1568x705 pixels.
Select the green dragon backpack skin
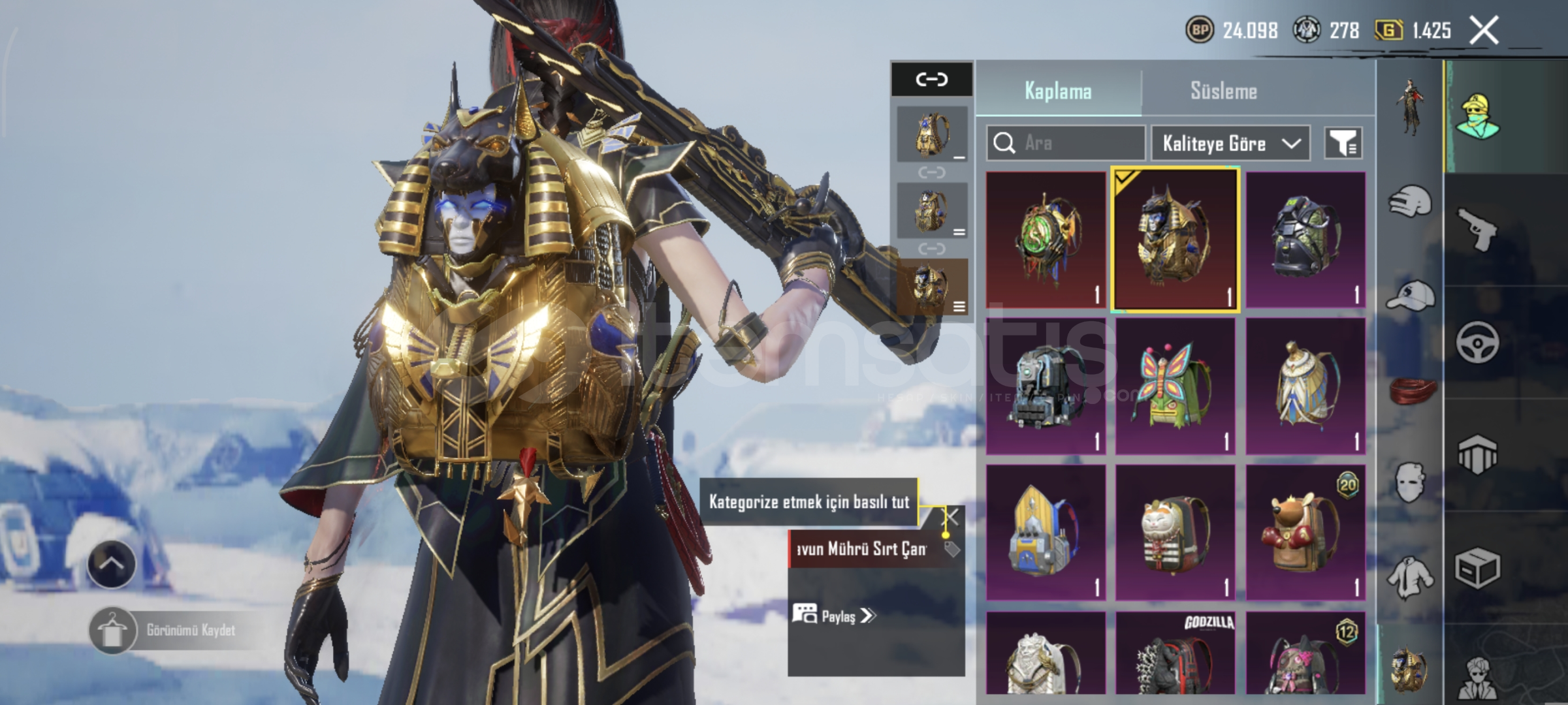click(1045, 240)
